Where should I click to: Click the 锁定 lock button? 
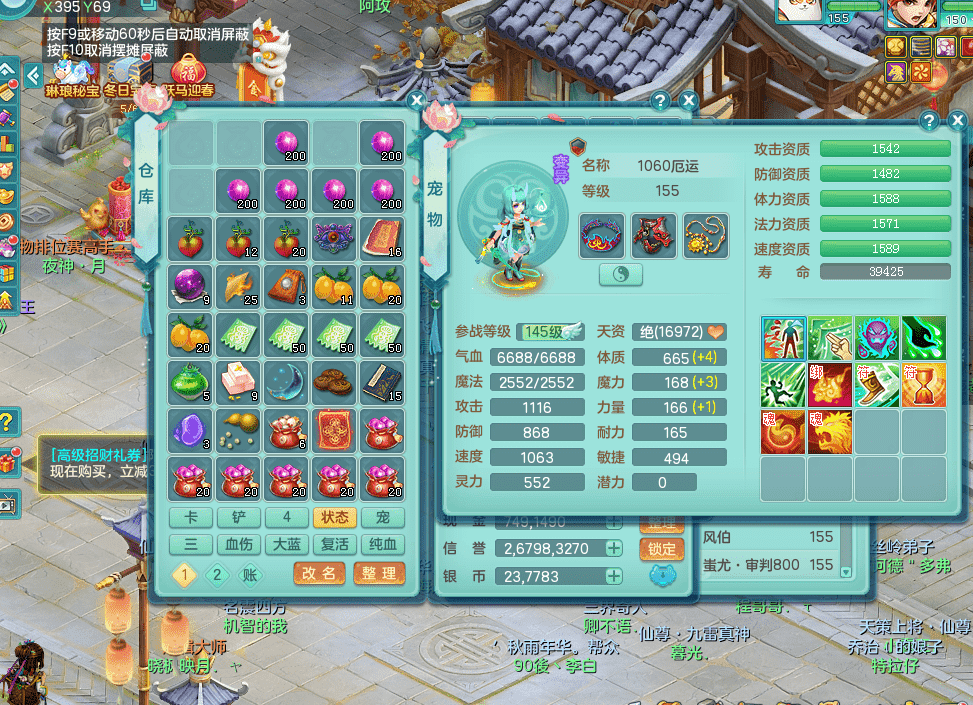[x=661, y=548]
